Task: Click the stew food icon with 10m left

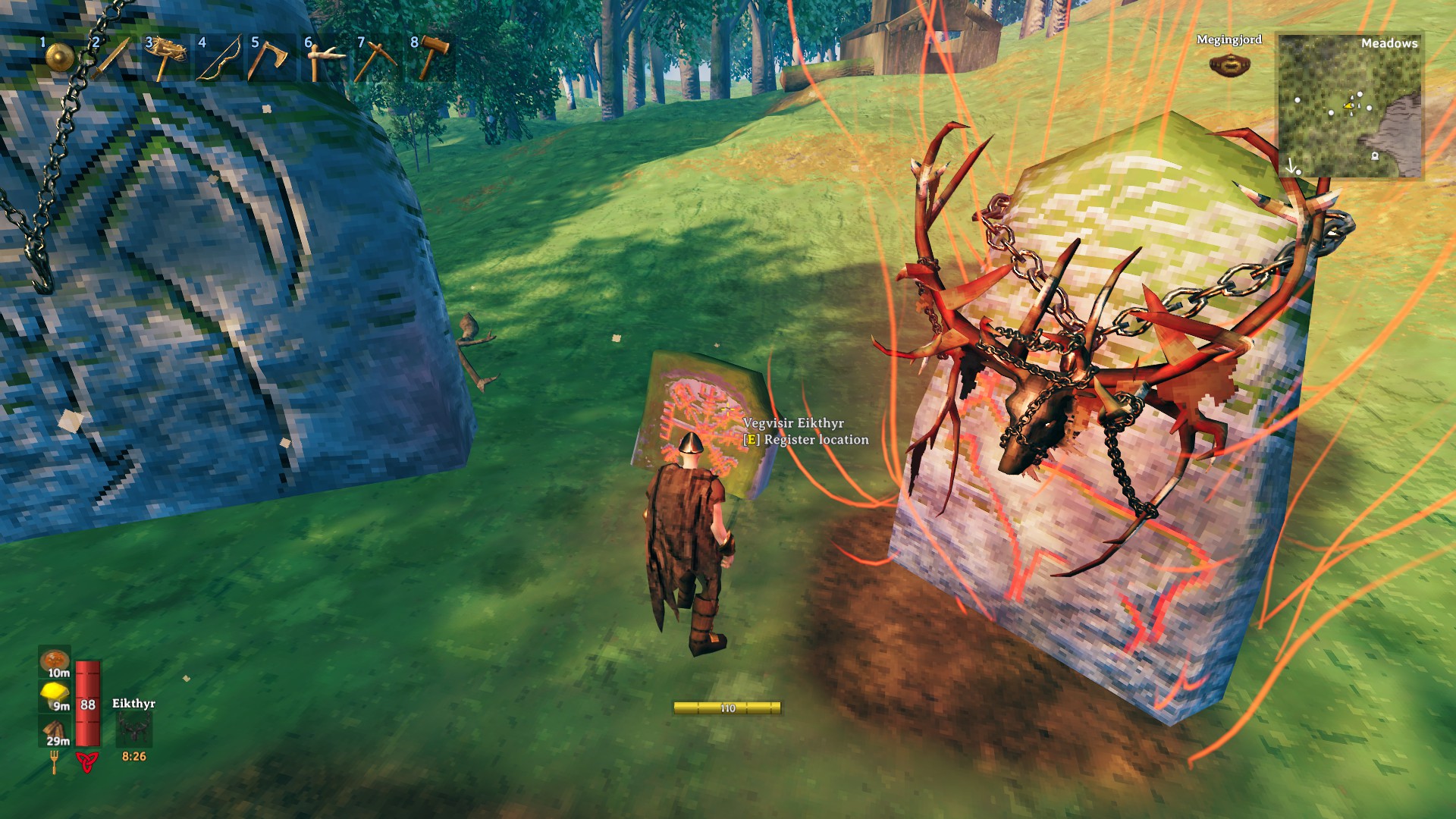Action: pos(55,661)
